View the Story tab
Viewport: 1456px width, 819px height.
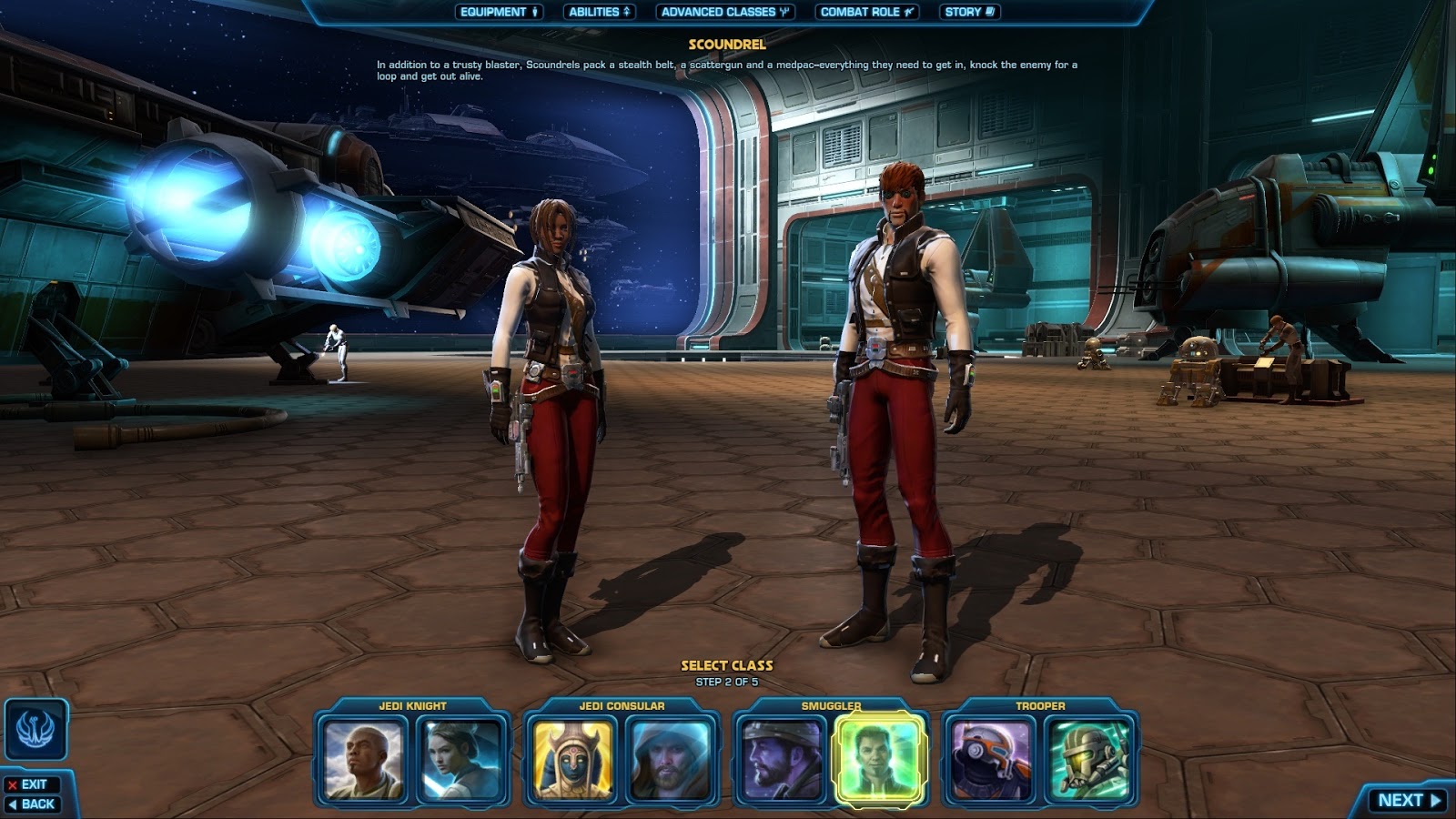(x=969, y=13)
